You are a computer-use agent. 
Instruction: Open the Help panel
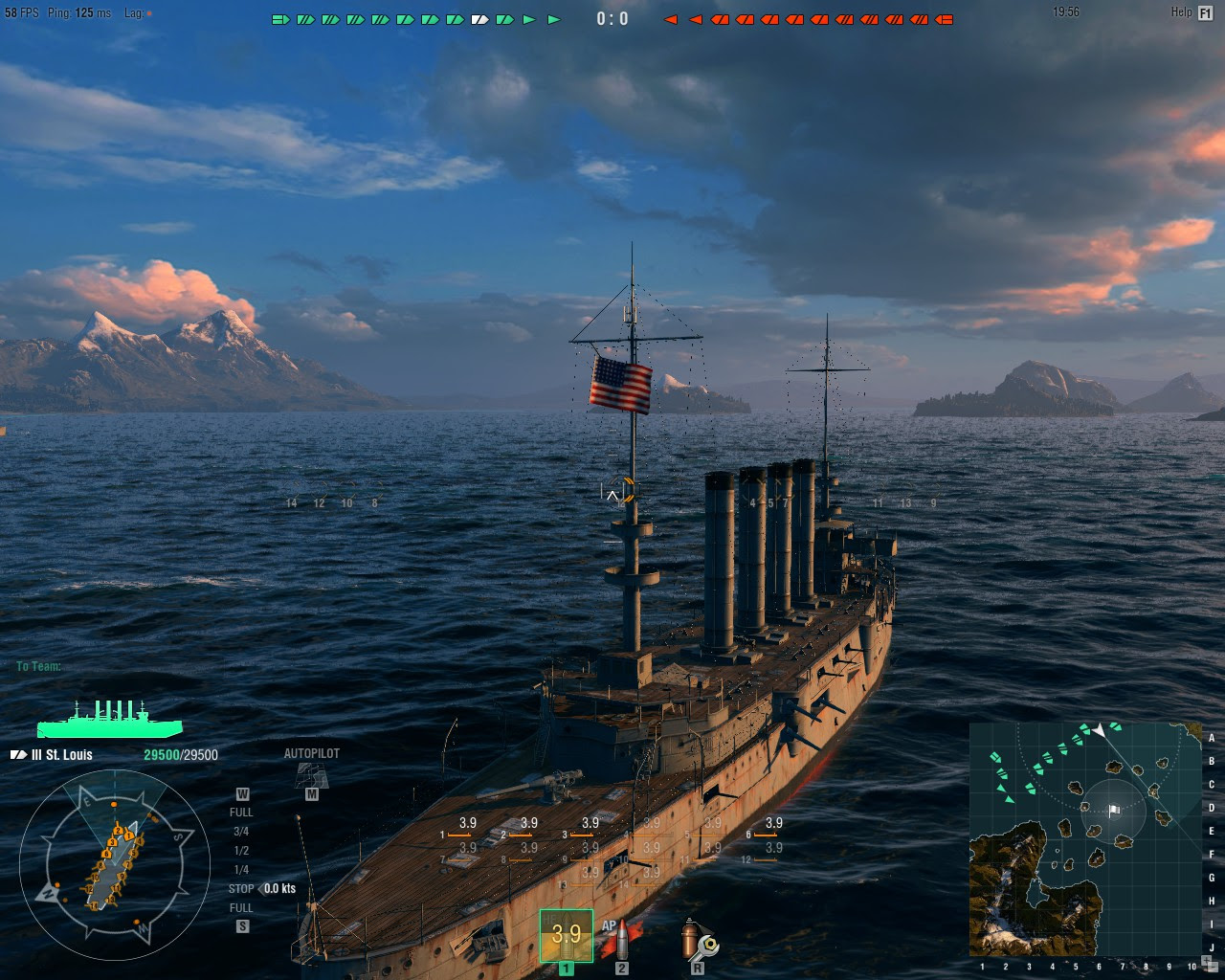[1205, 12]
